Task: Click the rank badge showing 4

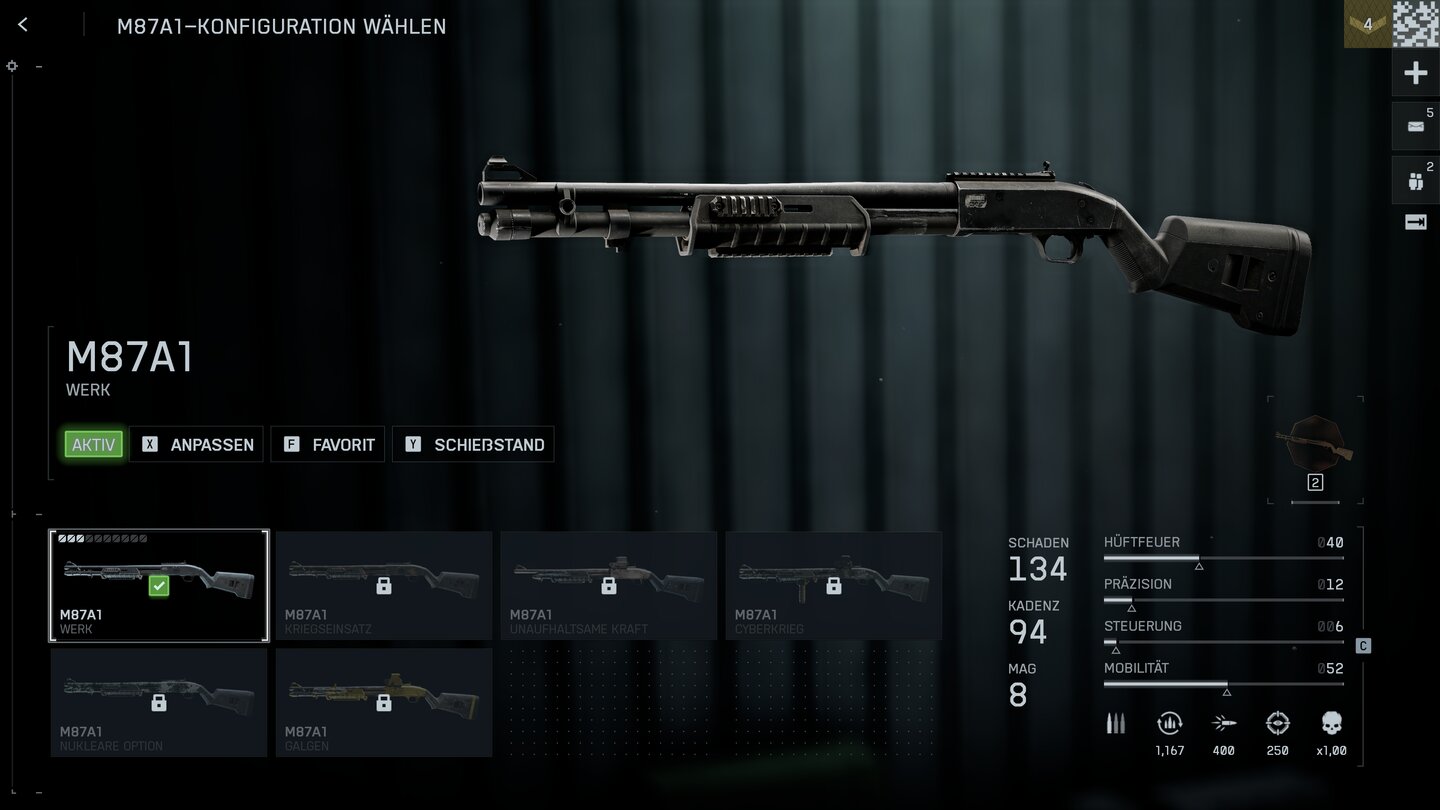Action: [1367, 24]
